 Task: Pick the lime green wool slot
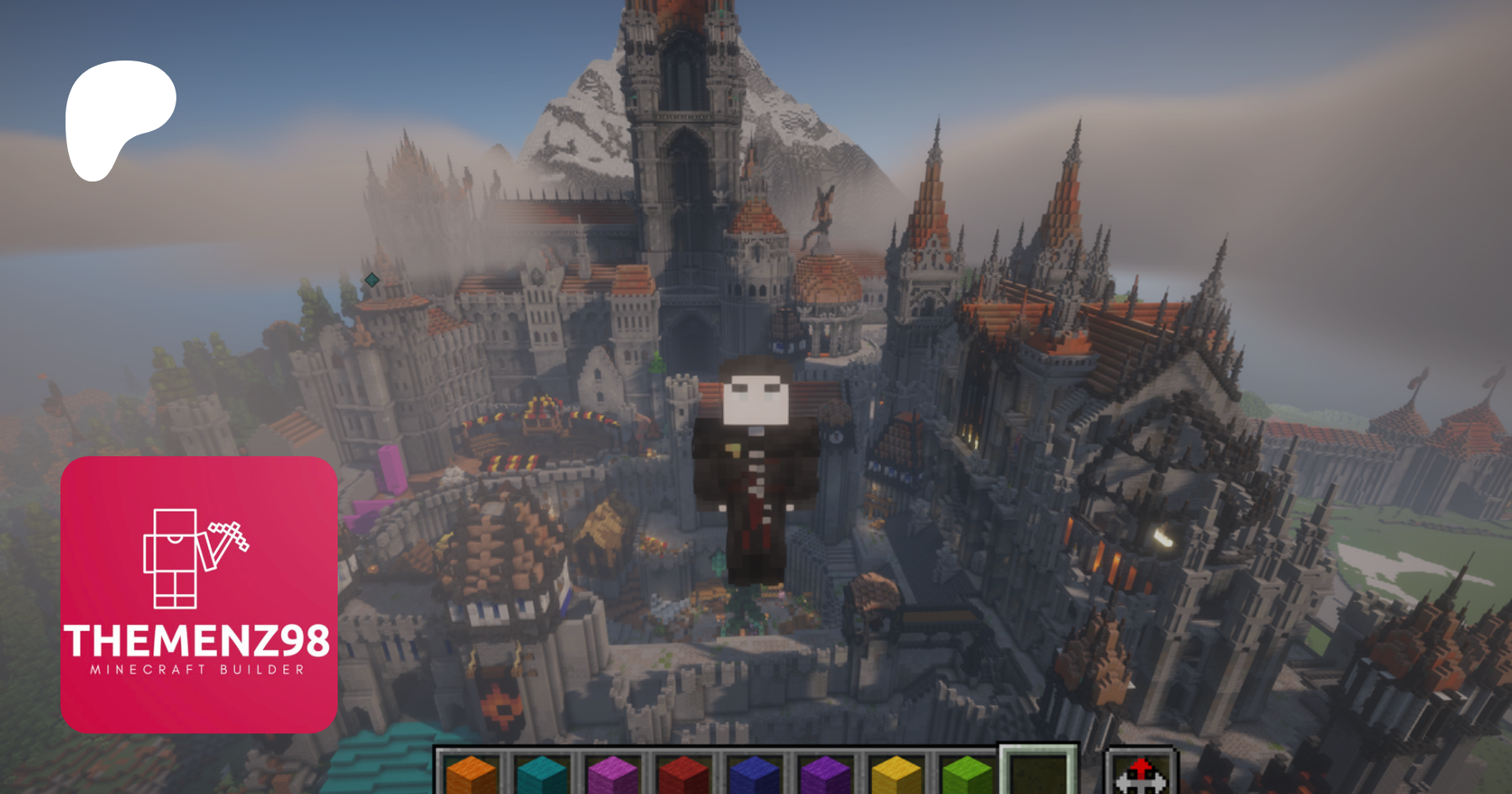point(967,775)
